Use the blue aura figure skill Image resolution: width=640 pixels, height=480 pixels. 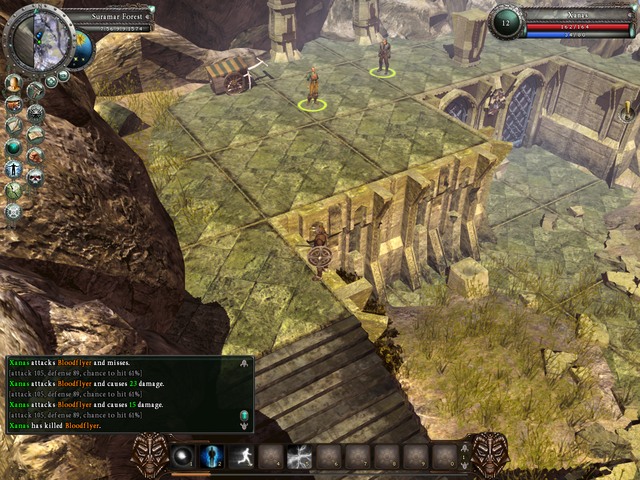[211, 458]
